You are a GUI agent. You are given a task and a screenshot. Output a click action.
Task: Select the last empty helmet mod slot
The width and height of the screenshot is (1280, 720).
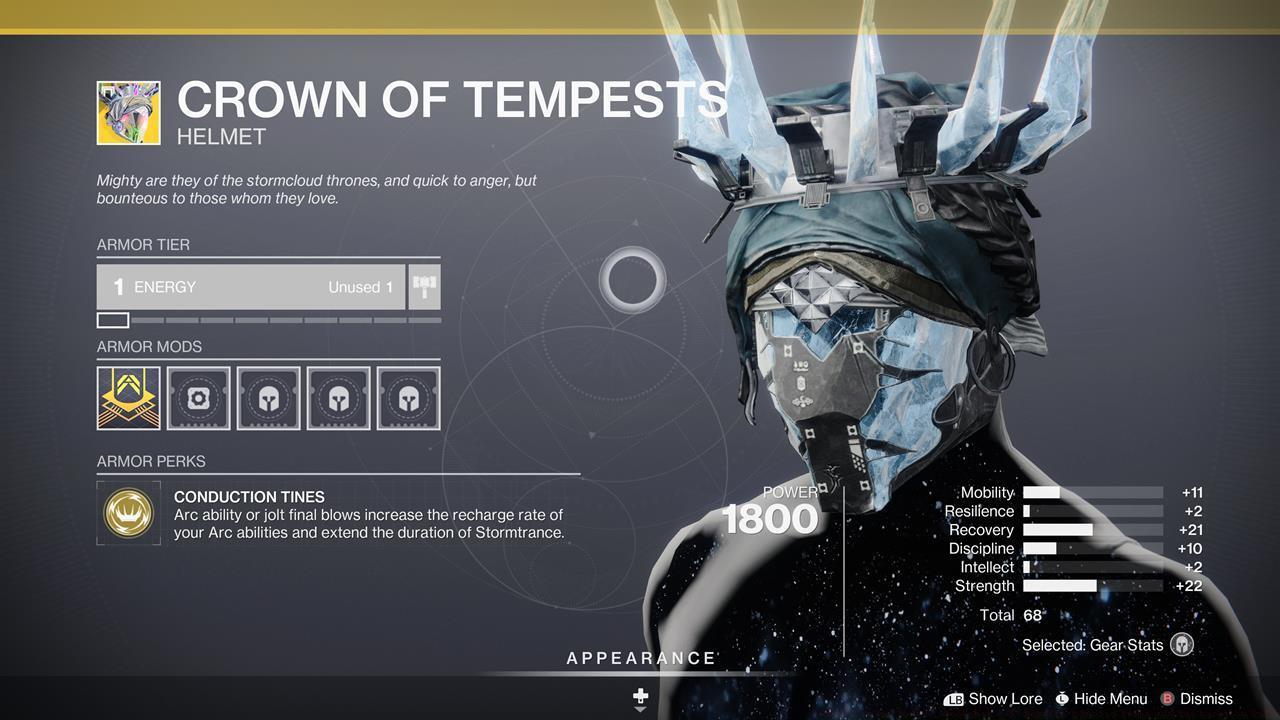[408, 397]
